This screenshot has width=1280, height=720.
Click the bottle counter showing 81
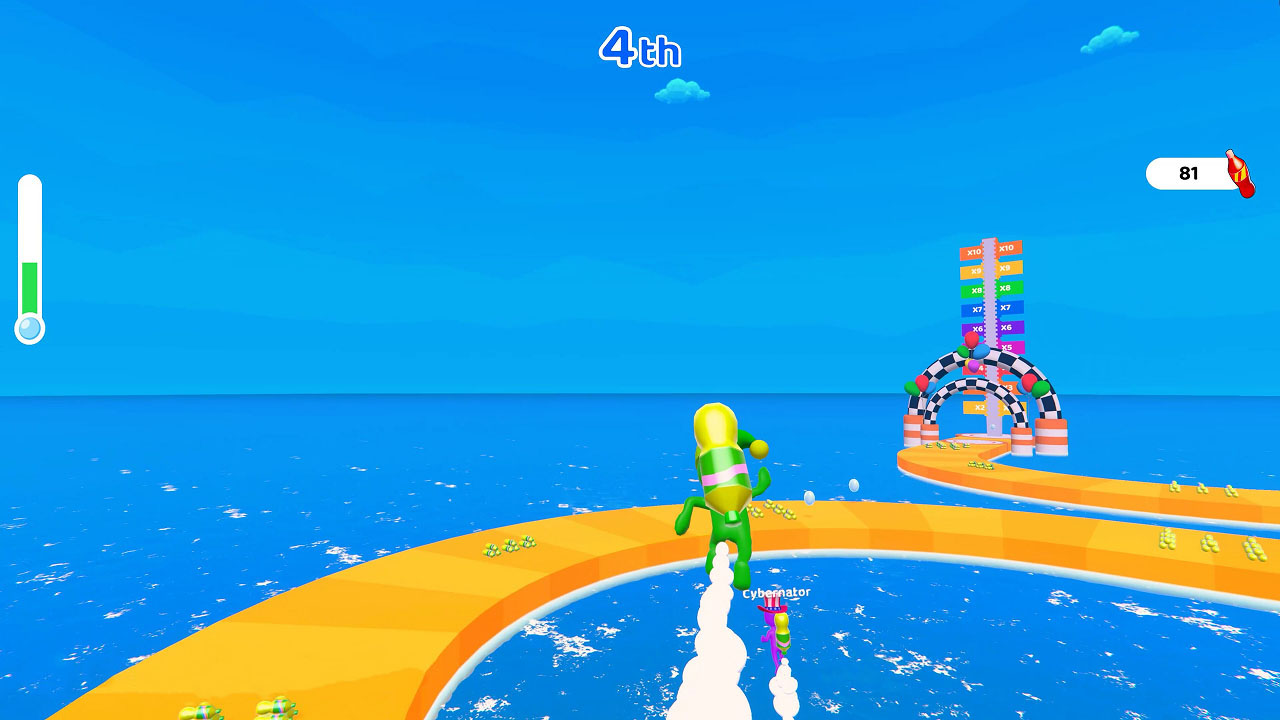(1188, 173)
